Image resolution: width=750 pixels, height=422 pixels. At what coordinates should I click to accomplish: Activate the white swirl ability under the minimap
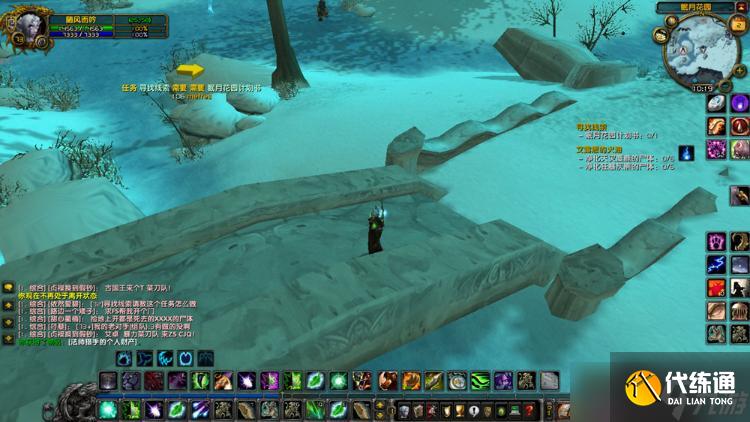(x=716, y=103)
